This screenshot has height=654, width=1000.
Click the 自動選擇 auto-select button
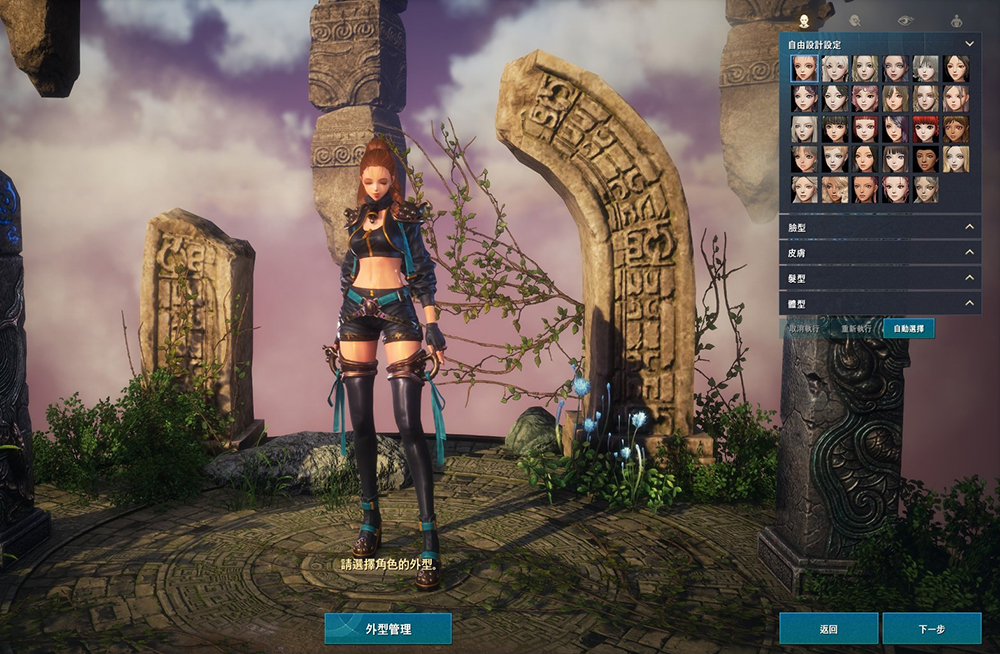coord(908,328)
